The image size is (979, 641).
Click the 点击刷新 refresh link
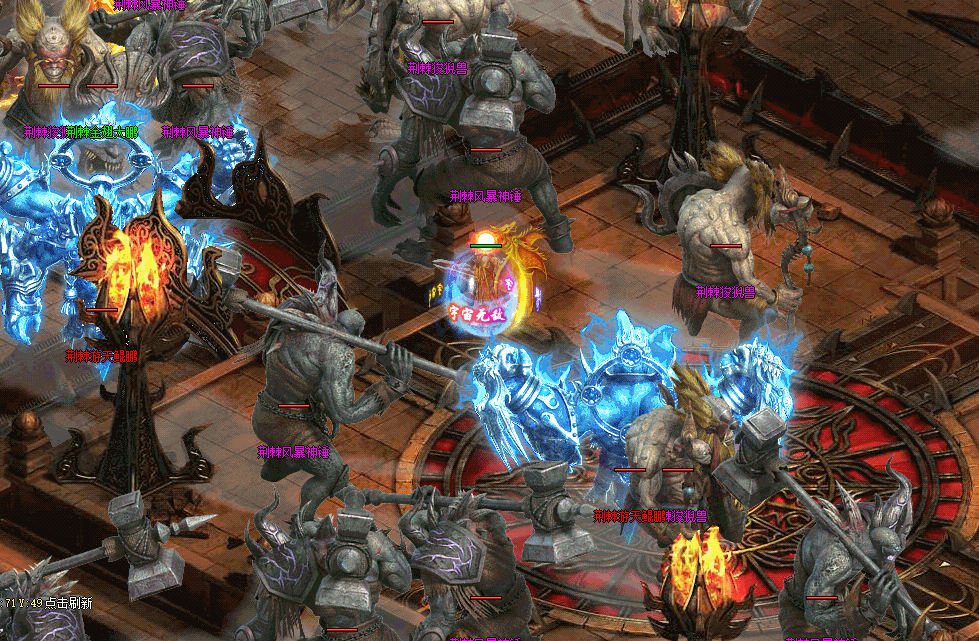(68, 603)
